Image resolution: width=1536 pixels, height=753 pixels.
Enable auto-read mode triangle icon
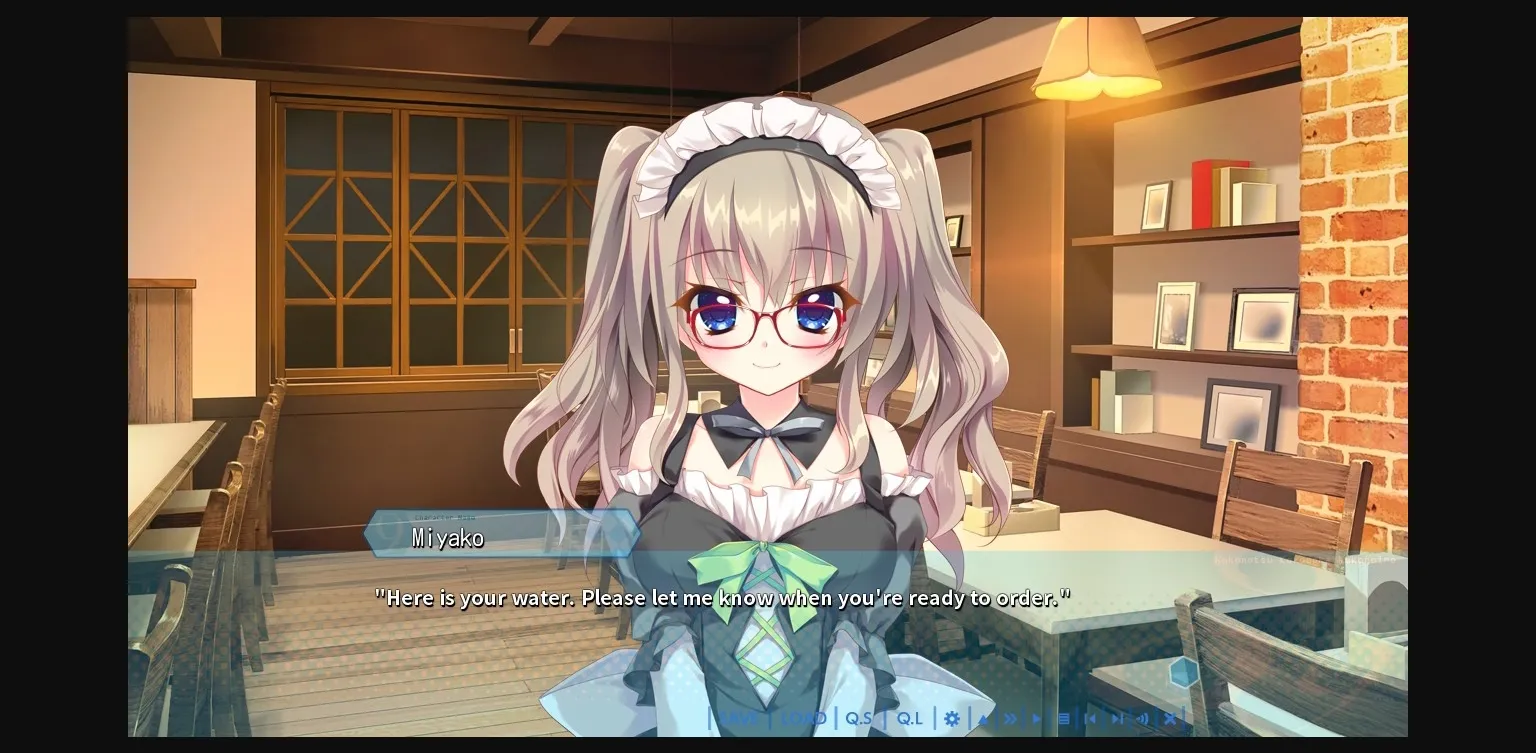point(983,718)
